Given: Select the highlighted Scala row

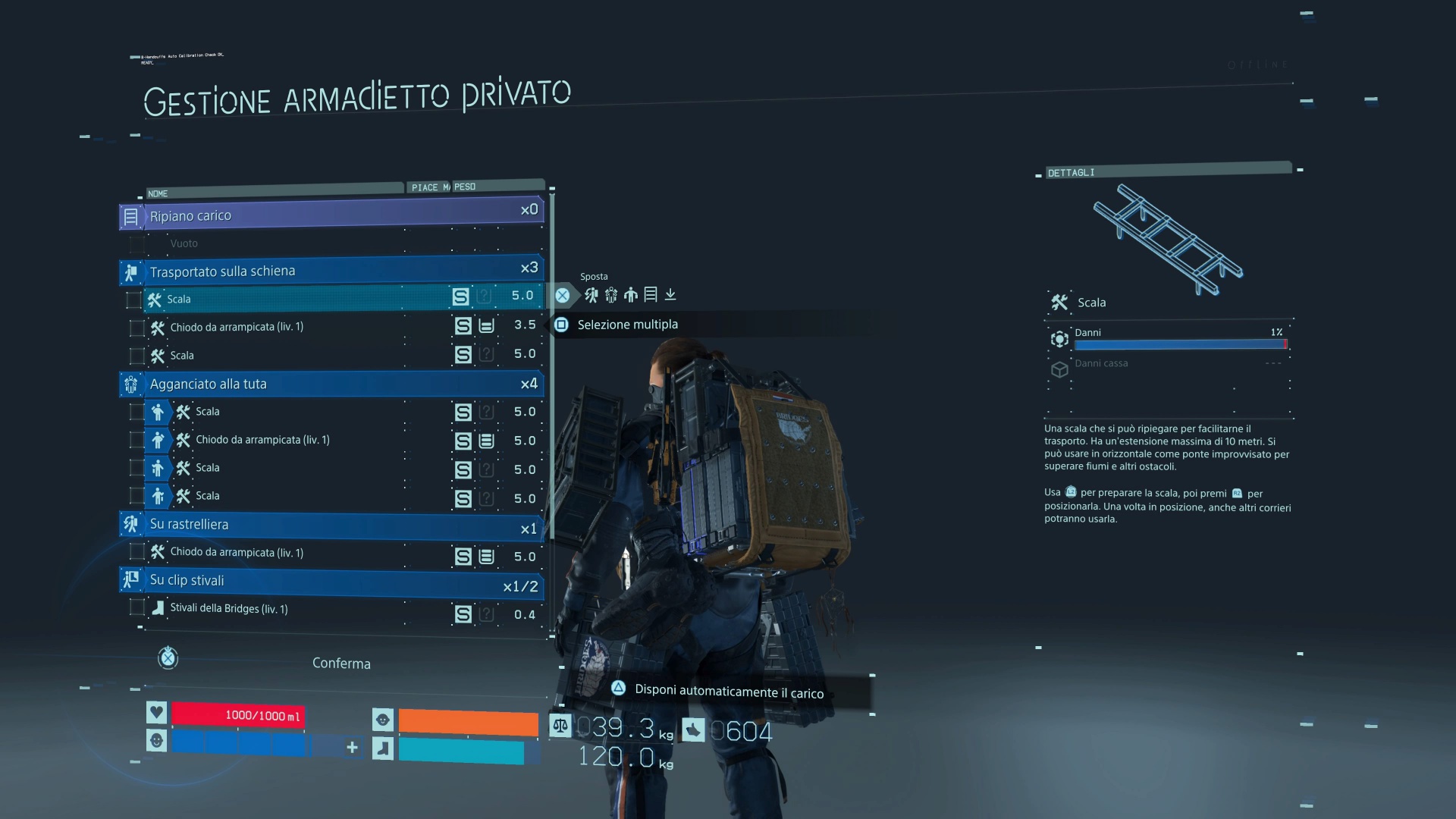Looking at the screenshot, I should pyautogui.click(x=303, y=298).
